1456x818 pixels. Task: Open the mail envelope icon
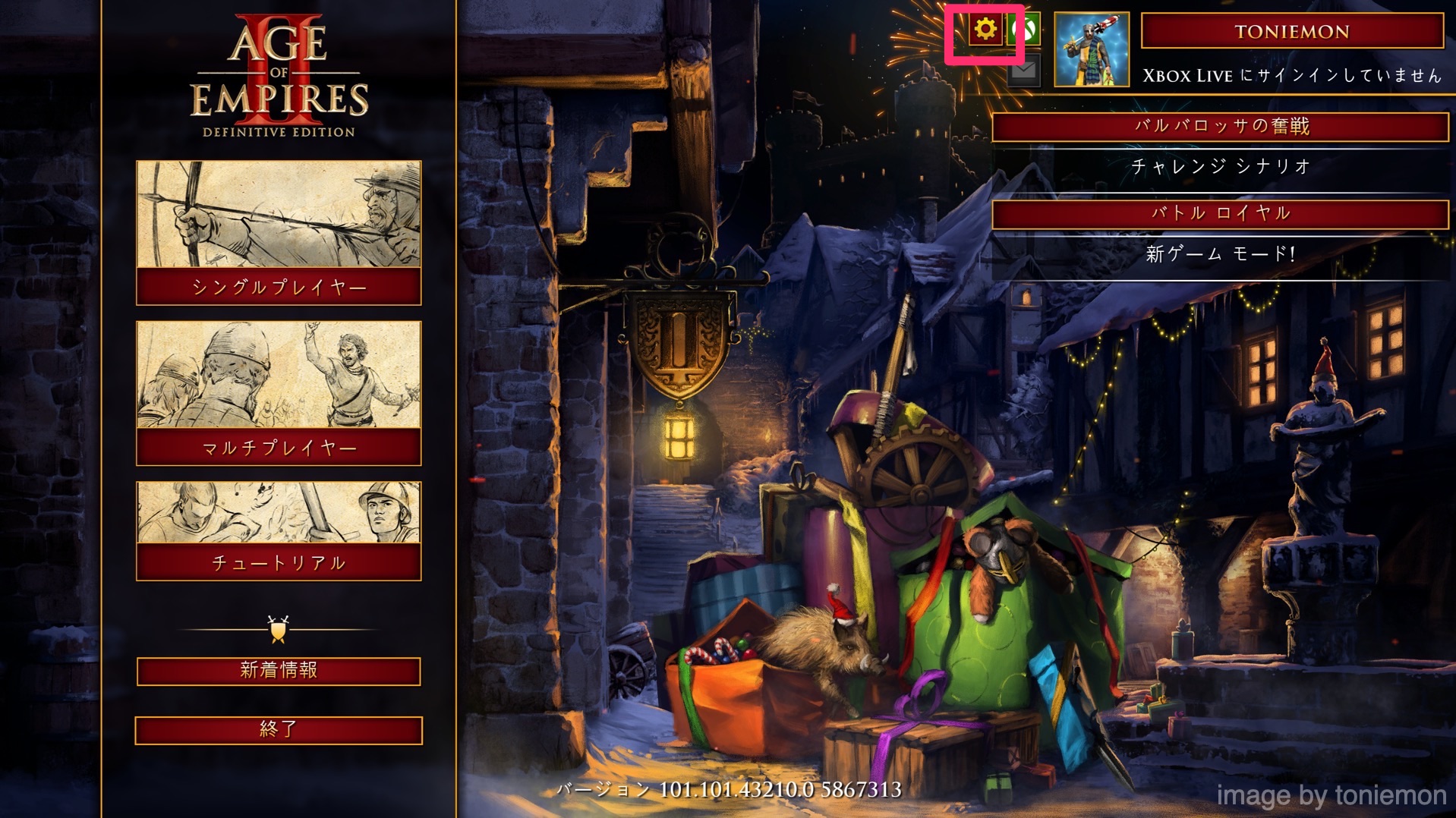pos(1023,72)
